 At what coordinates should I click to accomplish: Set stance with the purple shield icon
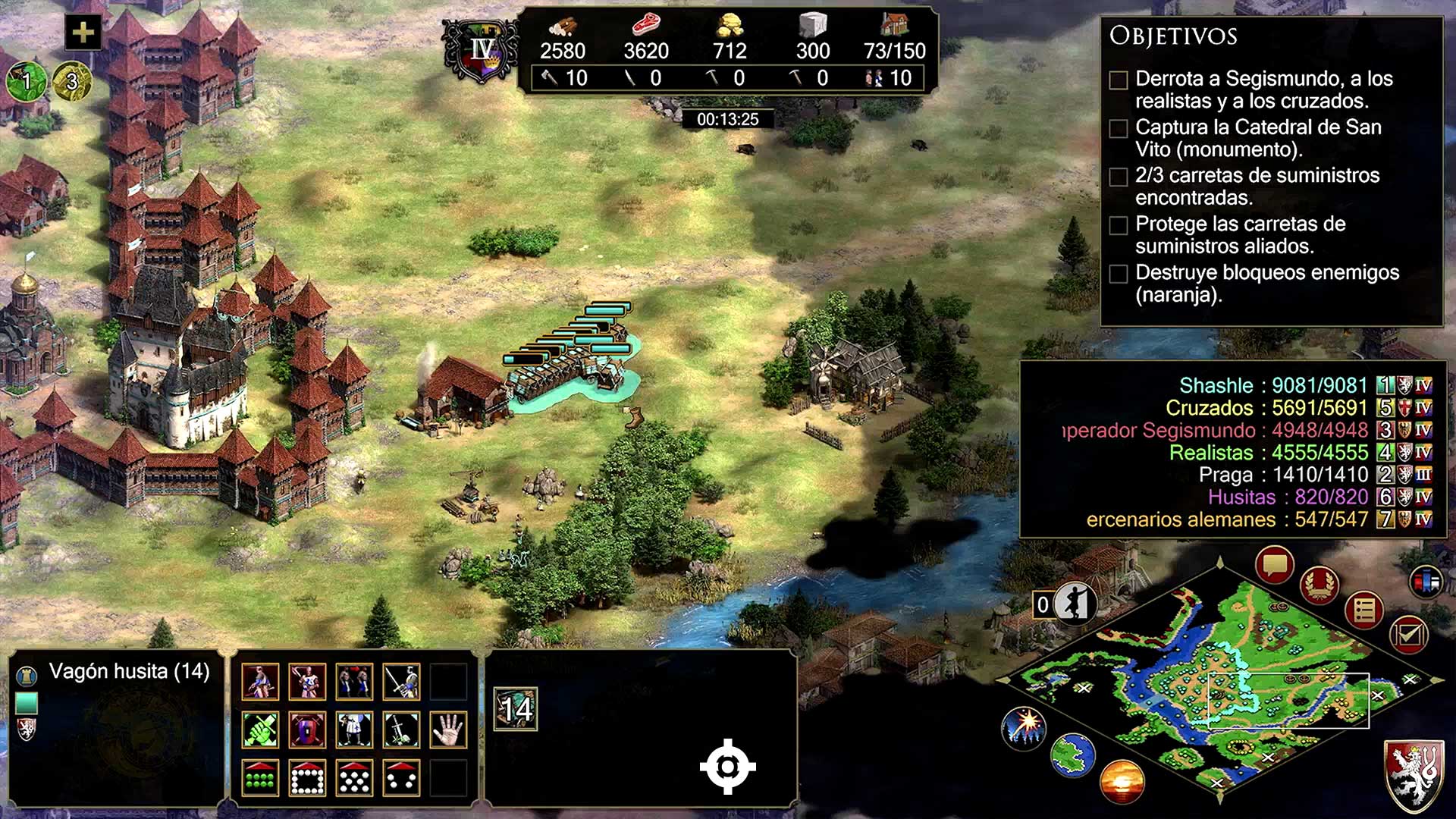[307, 730]
